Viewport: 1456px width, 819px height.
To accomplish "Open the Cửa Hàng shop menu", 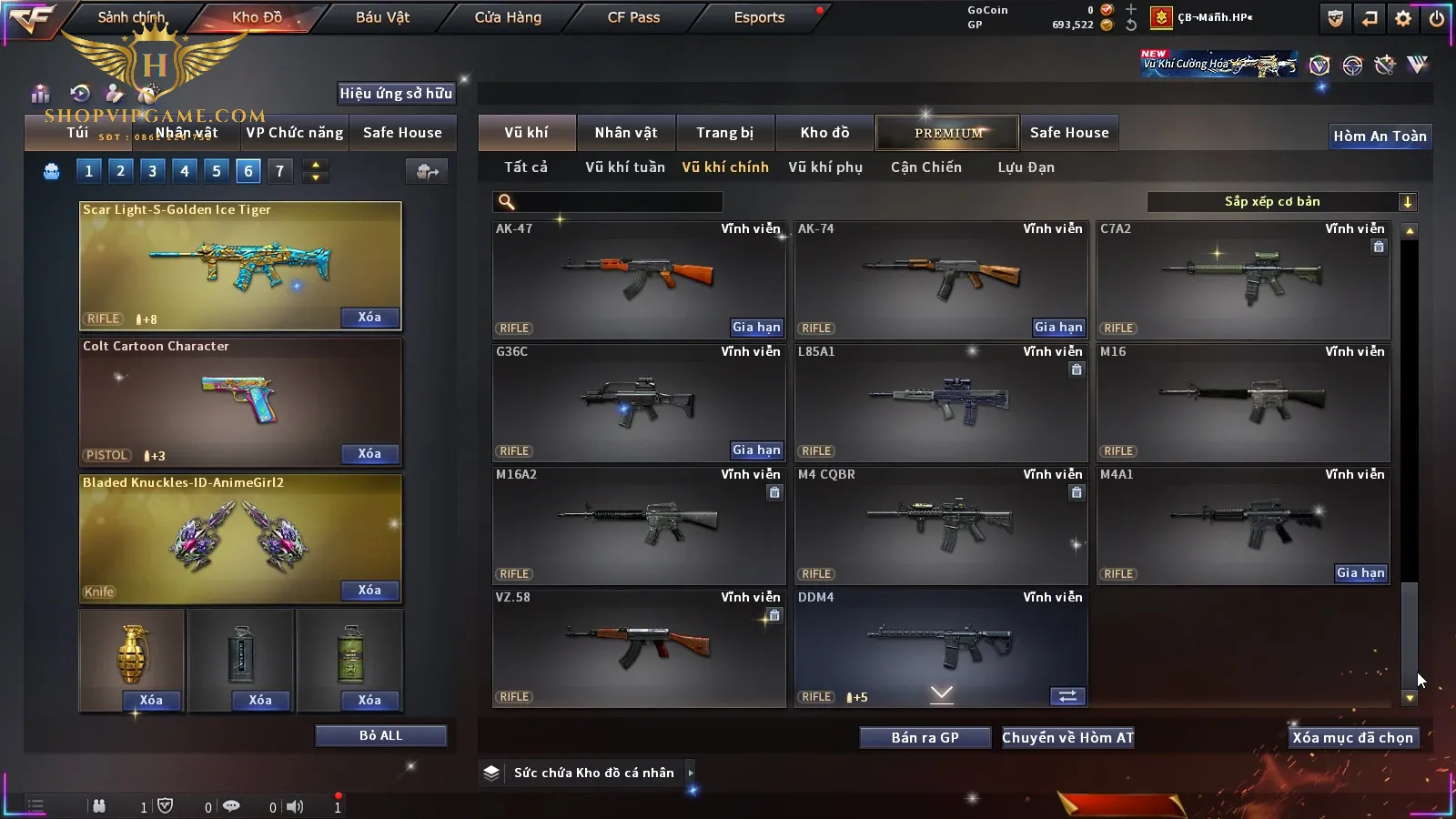I will pos(508,17).
